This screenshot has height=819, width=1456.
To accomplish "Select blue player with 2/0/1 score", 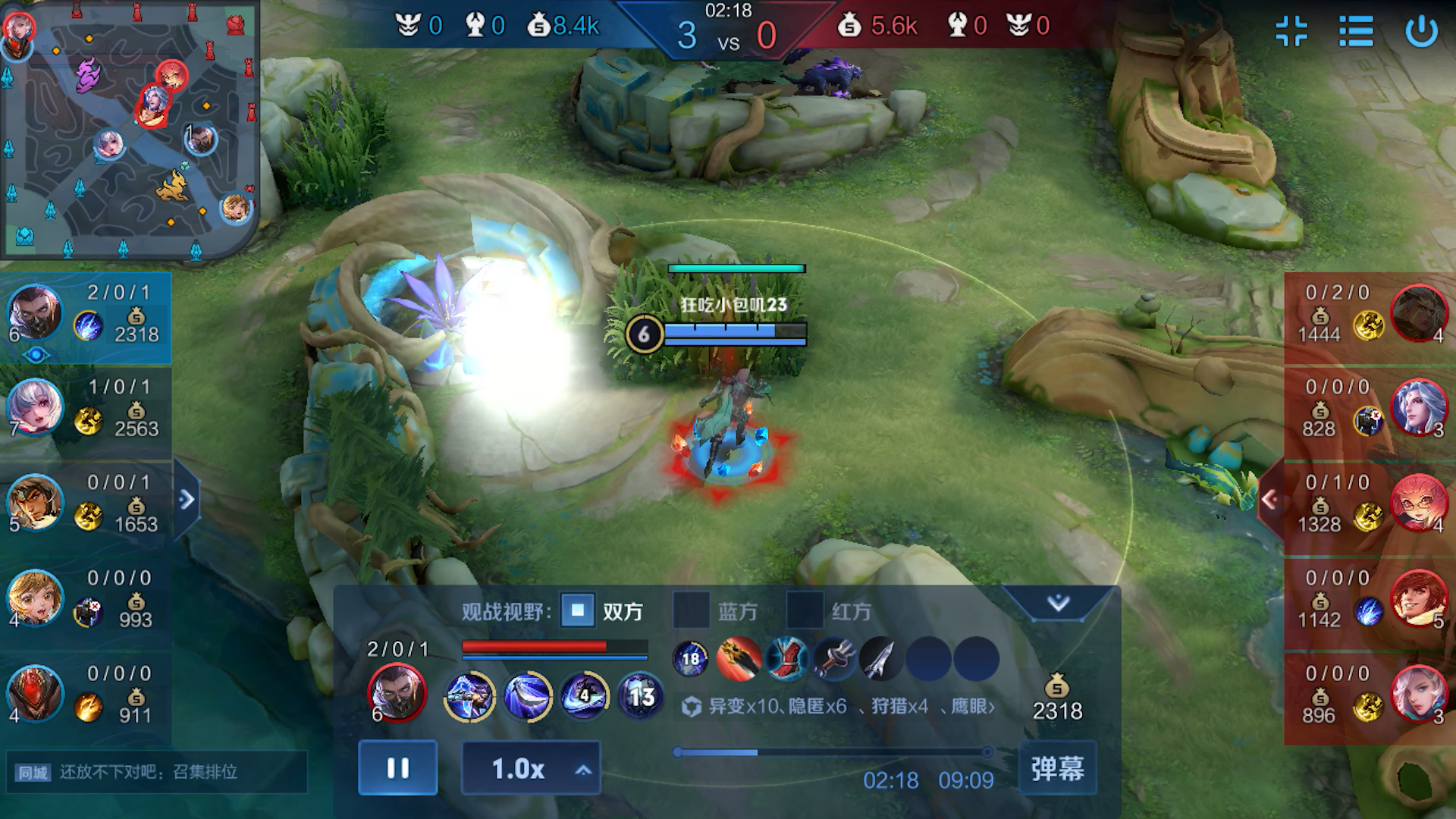I will (85, 315).
